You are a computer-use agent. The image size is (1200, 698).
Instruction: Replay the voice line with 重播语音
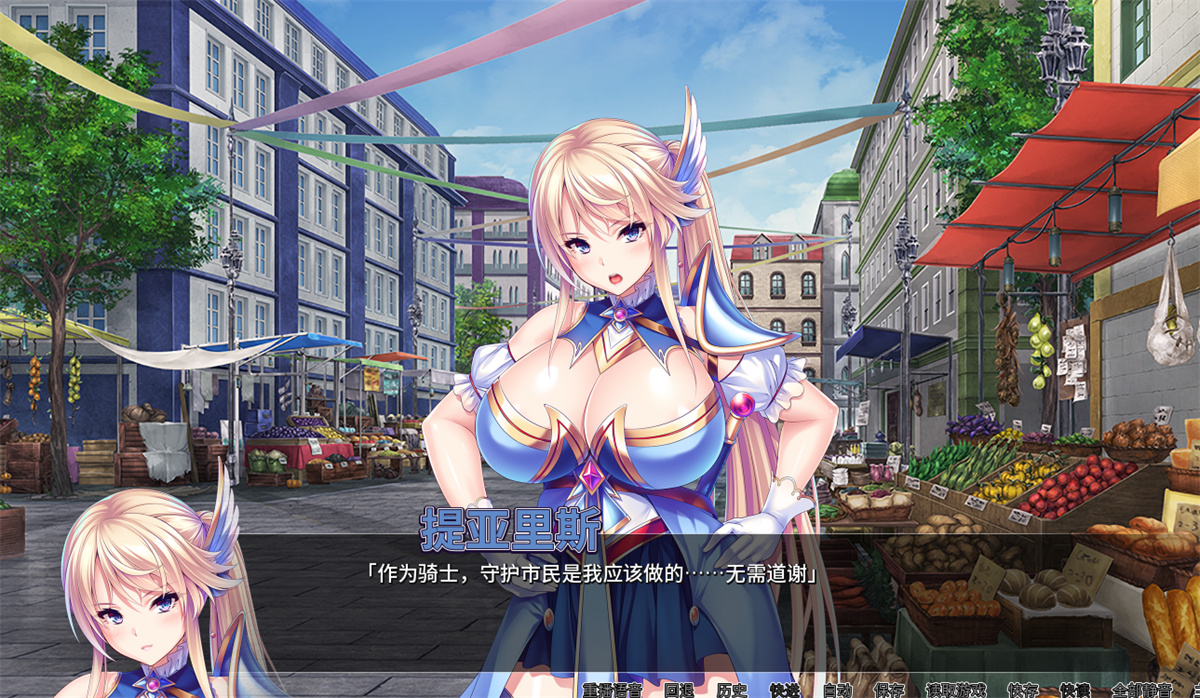point(614,689)
